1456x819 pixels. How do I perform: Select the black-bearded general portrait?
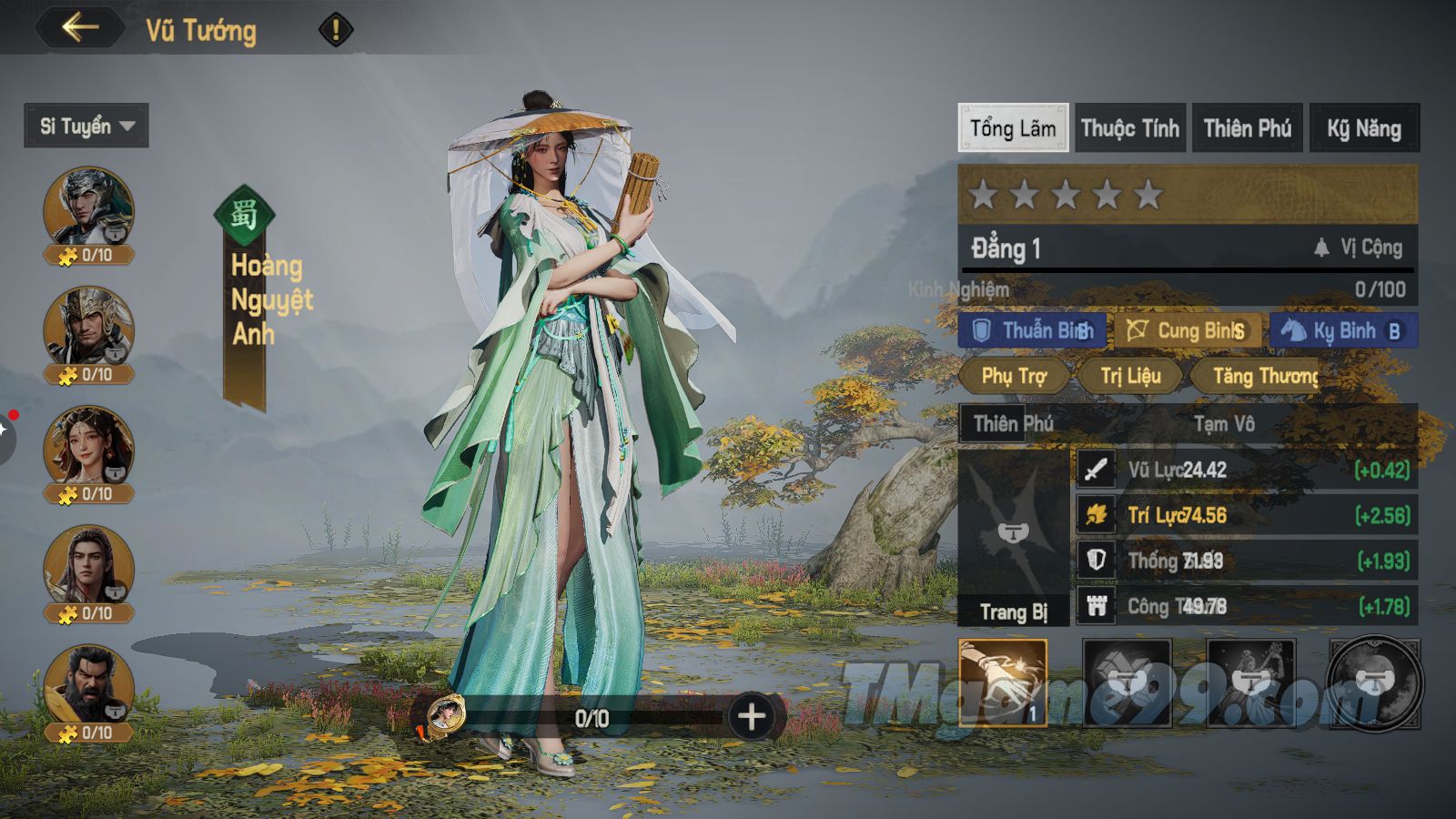[88, 684]
